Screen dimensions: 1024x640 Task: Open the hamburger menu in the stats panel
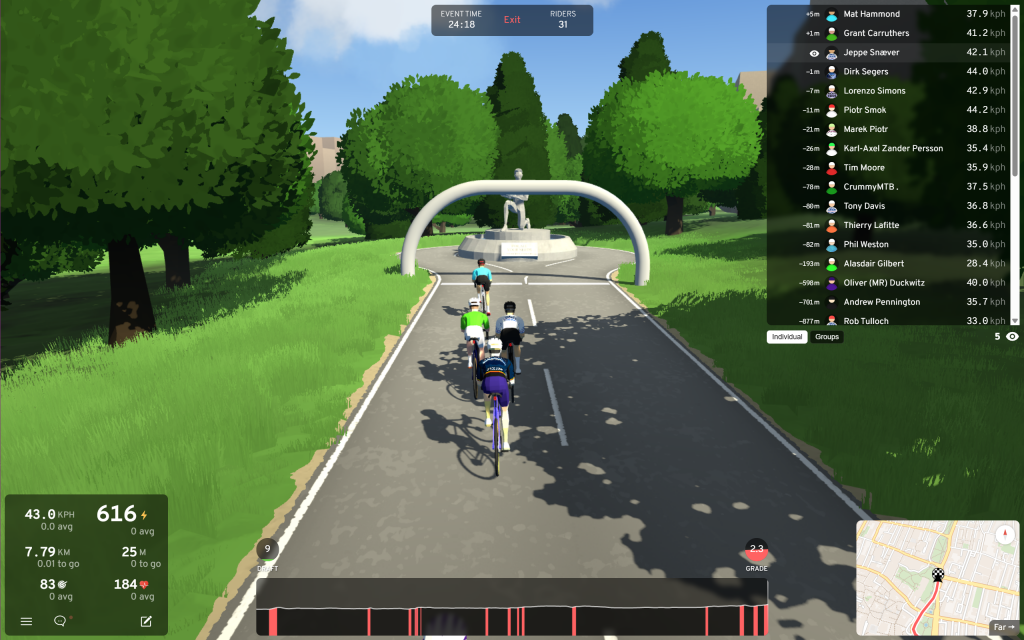(26, 621)
